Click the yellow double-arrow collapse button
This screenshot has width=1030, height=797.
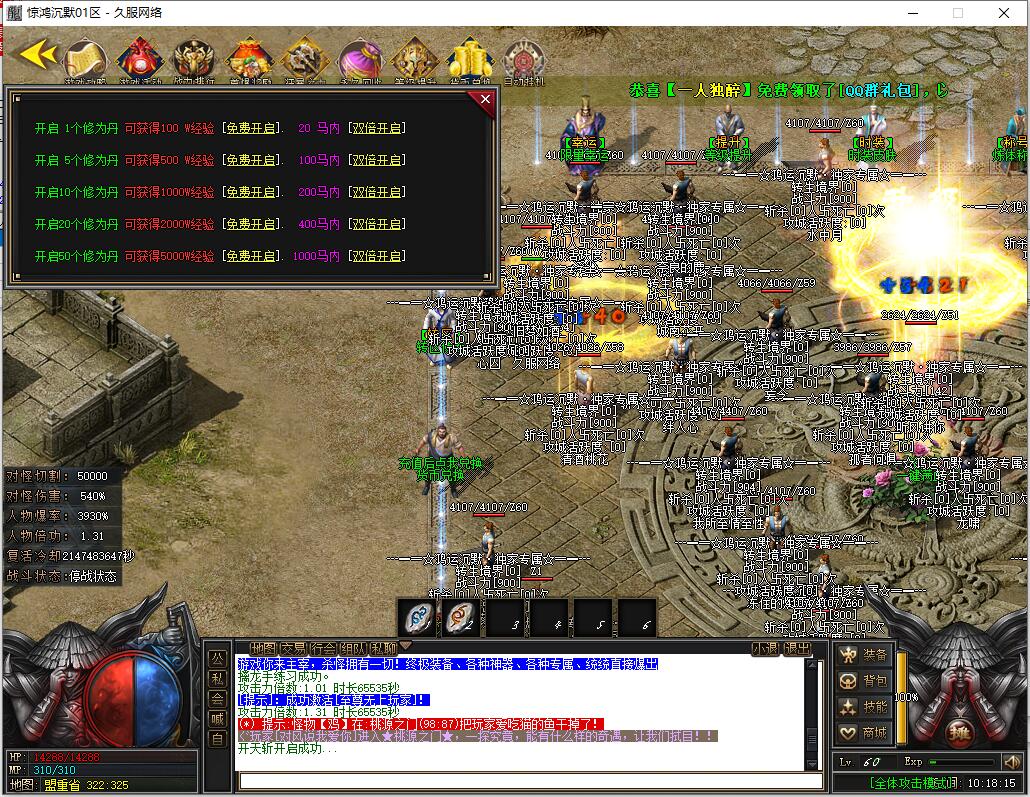[x=38, y=55]
